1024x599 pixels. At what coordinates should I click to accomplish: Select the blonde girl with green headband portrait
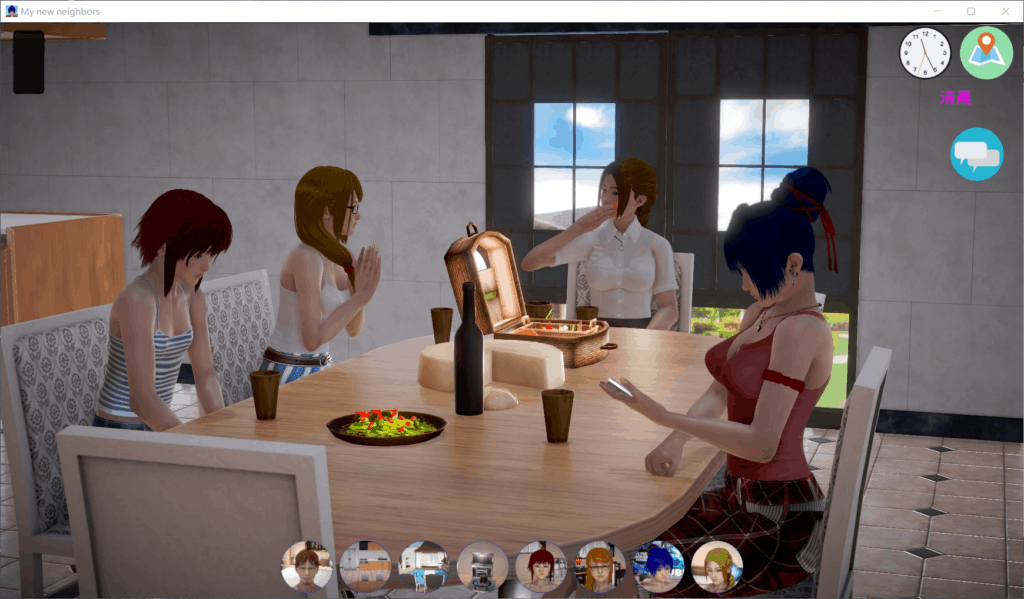pyautogui.click(x=717, y=566)
